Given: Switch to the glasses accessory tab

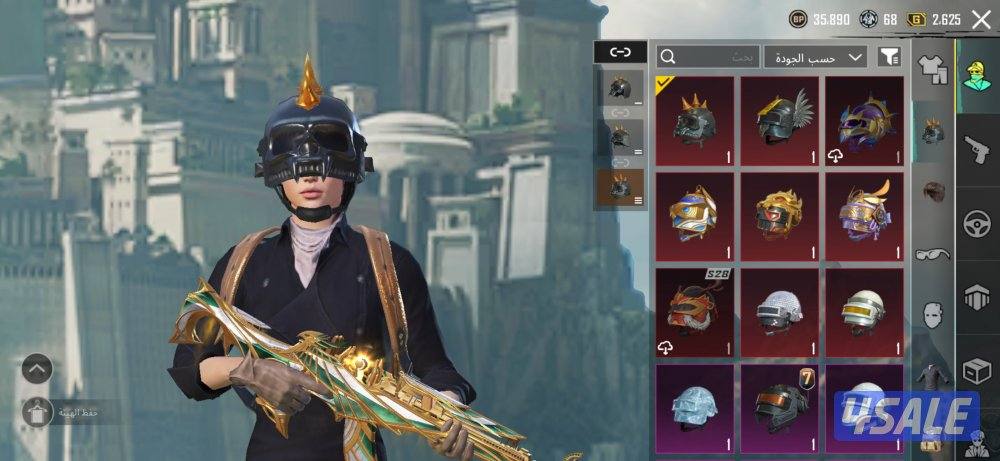Looking at the screenshot, I should coord(932,254).
